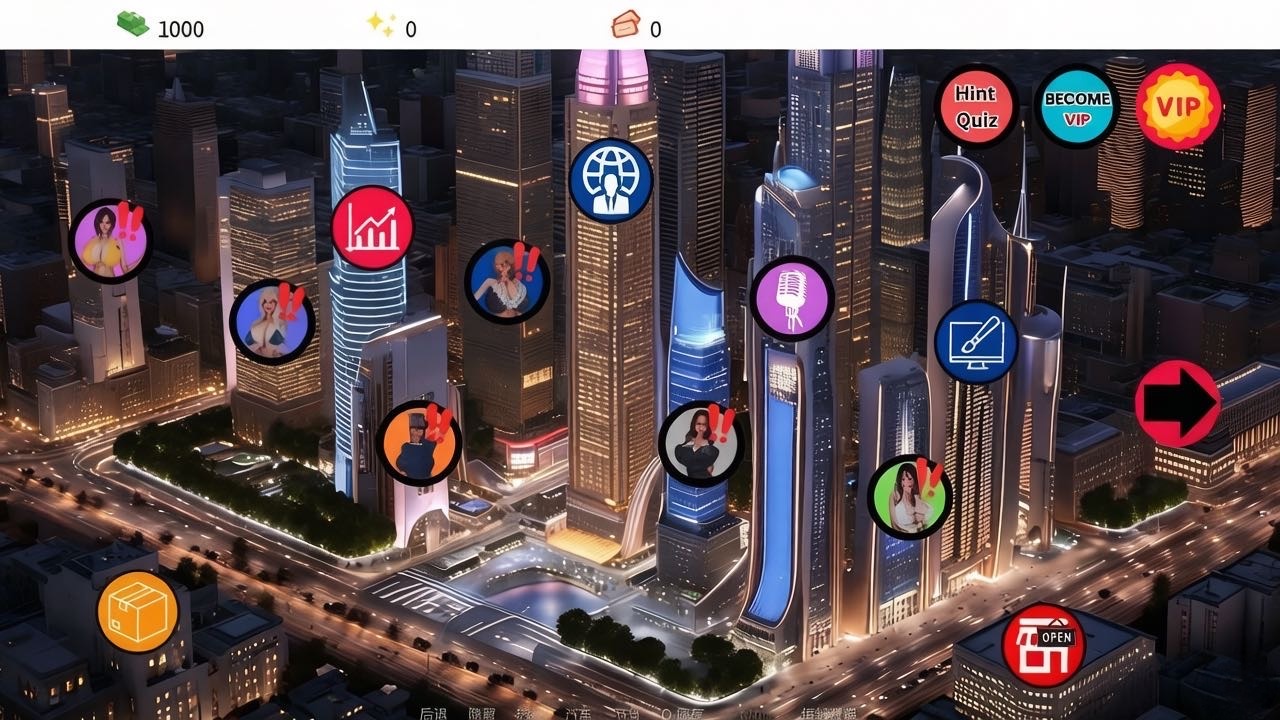
Task: Choose the character portrait with orange background
Action: coord(418,443)
